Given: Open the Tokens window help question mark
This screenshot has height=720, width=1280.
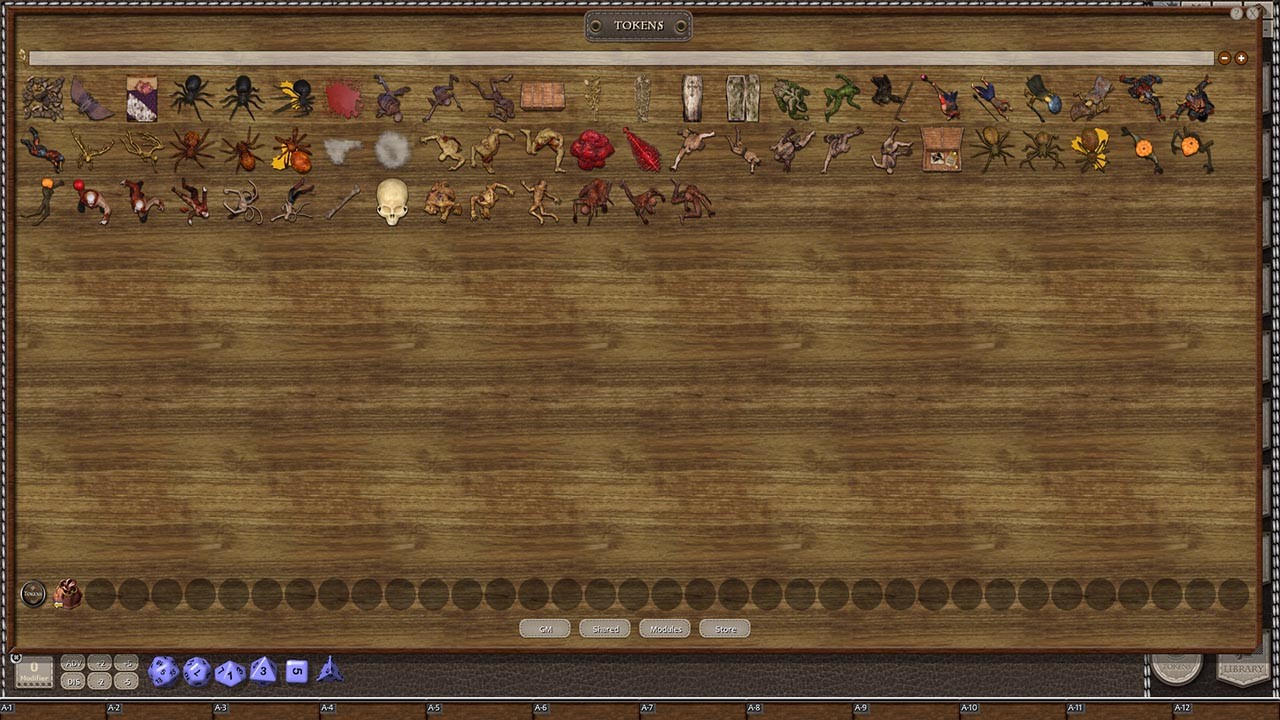Looking at the screenshot, I should pyautogui.click(x=1237, y=13).
